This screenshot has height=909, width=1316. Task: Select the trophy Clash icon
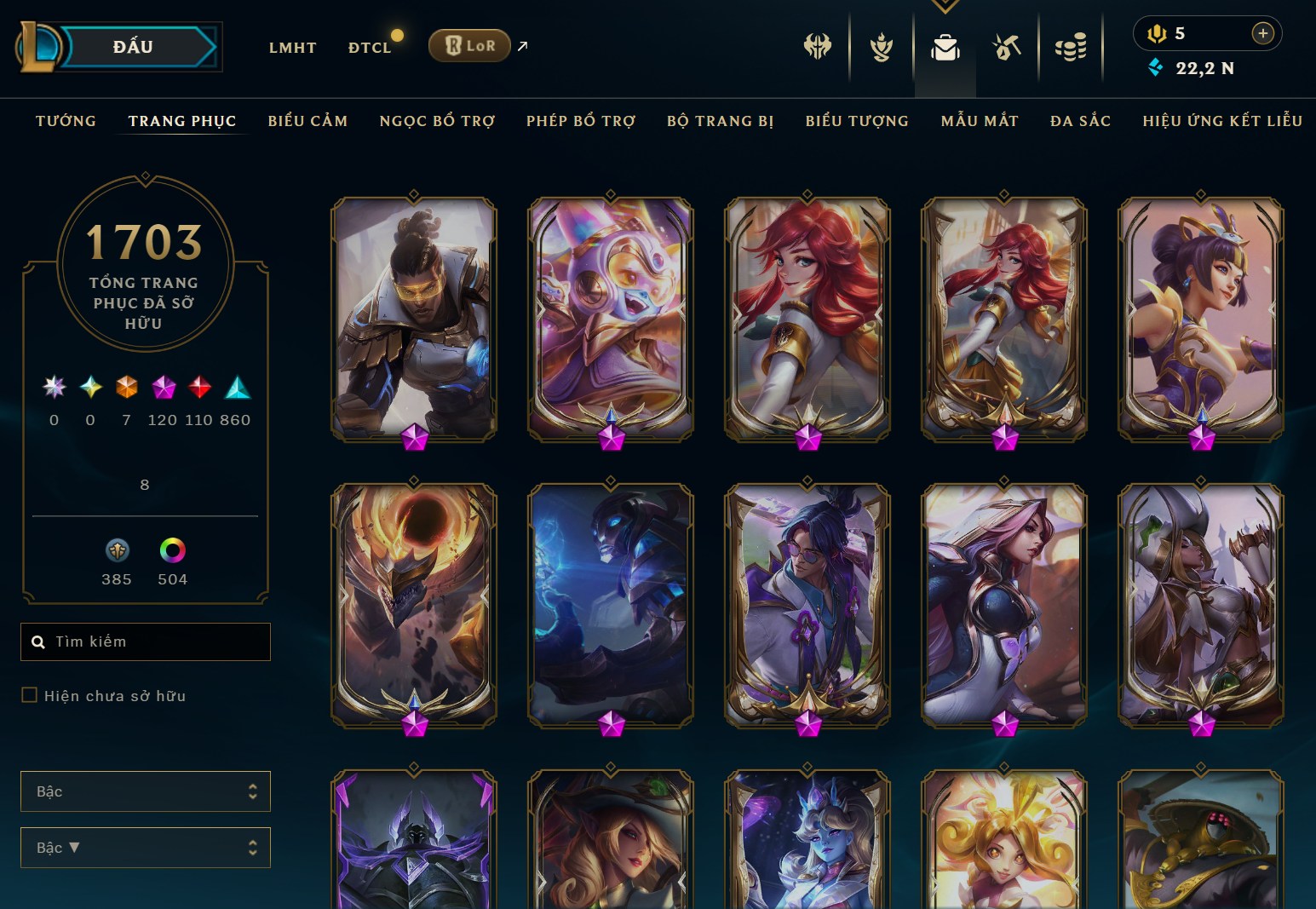(881, 49)
